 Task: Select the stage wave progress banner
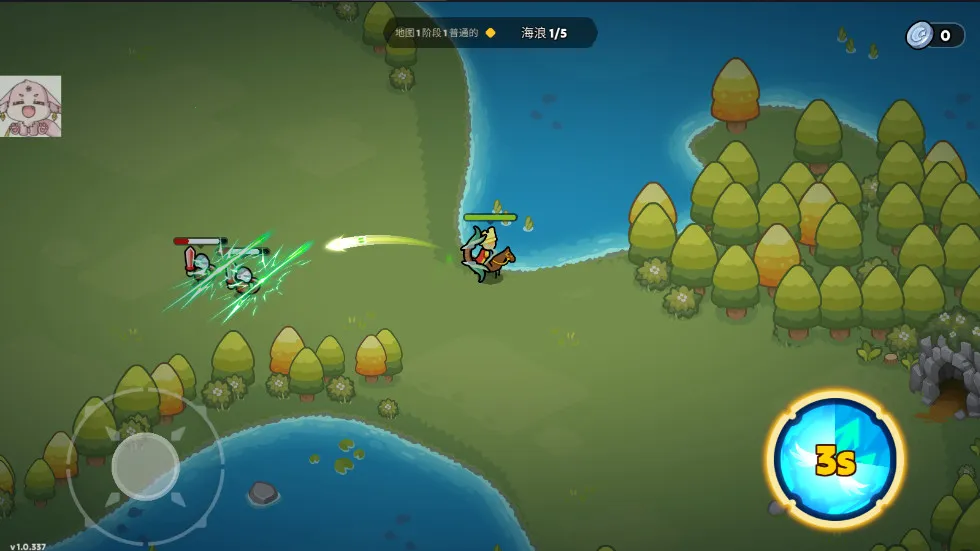[x=490, y=33]
